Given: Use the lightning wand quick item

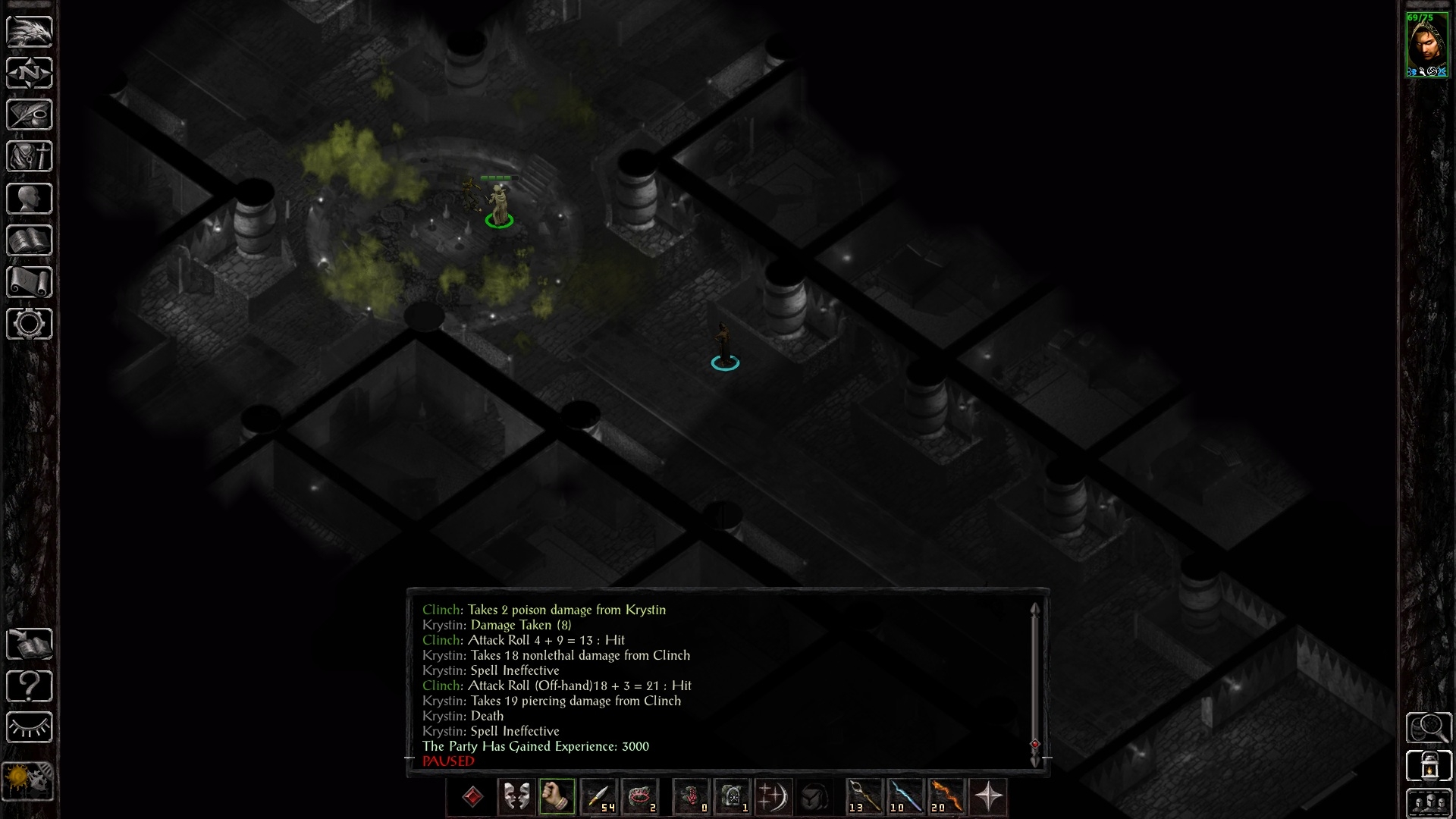Looking at the screenshot, I should point(905,797).
